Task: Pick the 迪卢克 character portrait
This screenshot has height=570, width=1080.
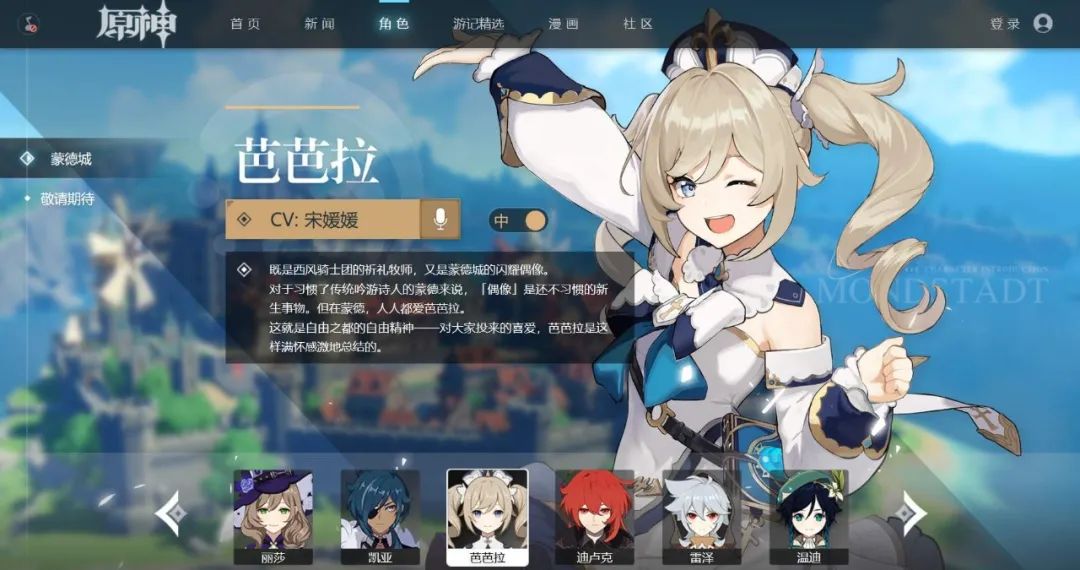Action: tap(595, 516)
